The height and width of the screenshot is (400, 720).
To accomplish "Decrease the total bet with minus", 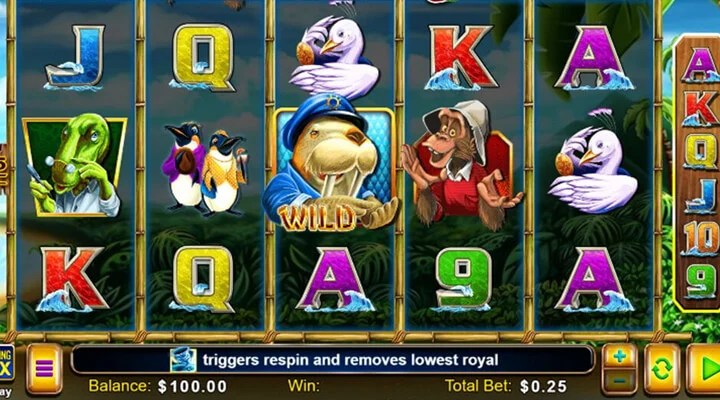I will [x=619, y=381].
